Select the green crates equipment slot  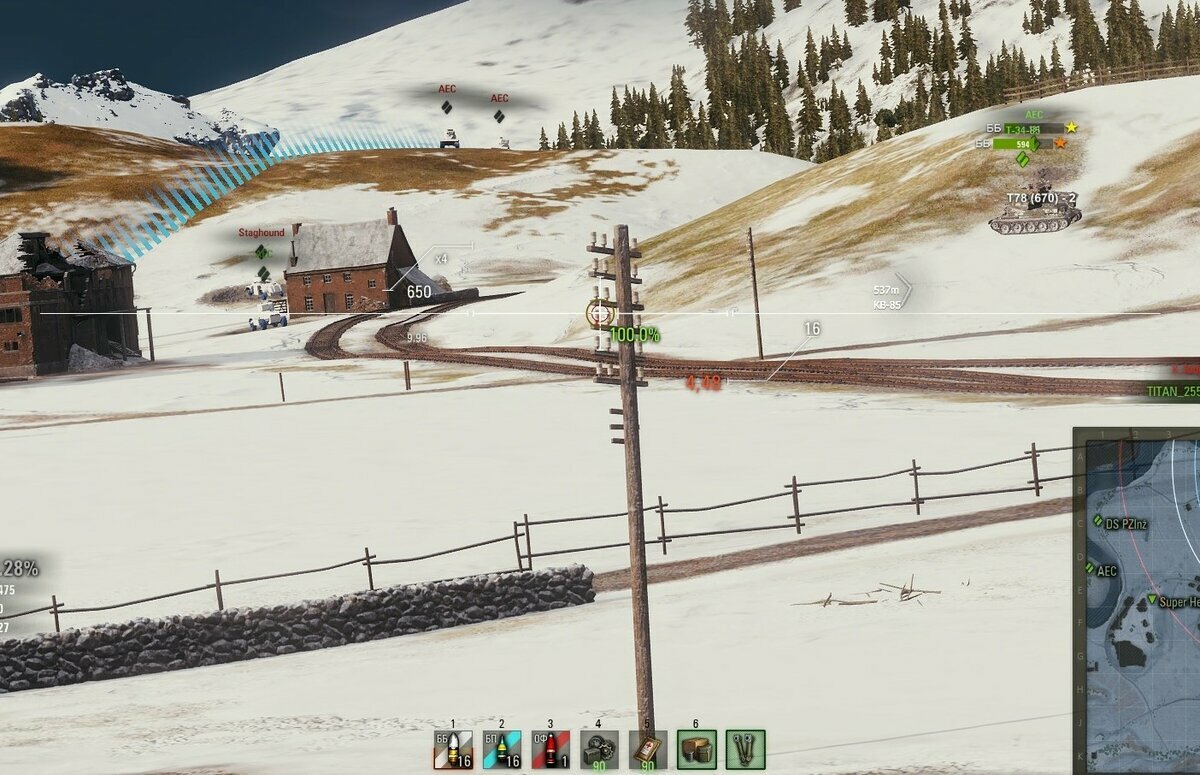click(x=696, y=749)
